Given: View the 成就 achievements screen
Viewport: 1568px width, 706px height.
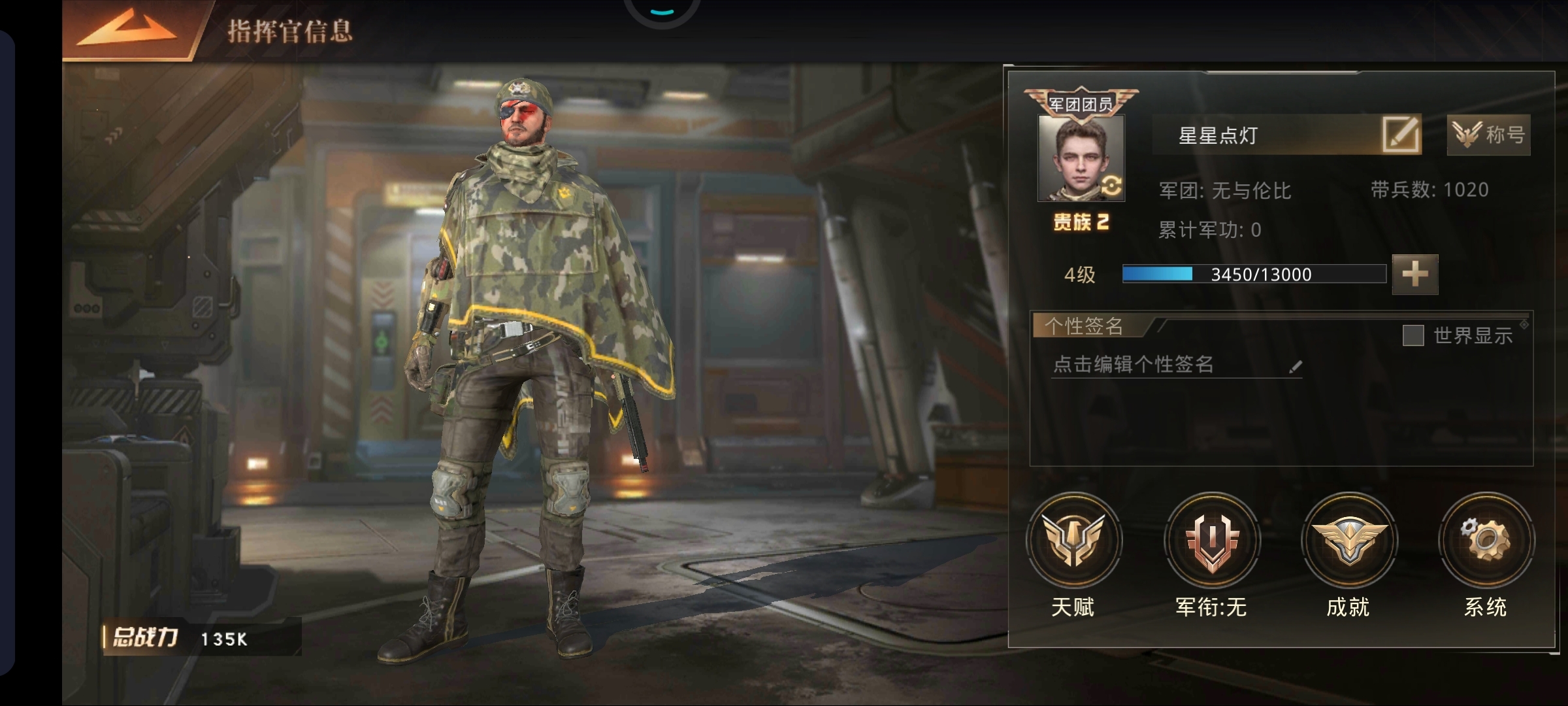Looking at the screenshot, I should click(1348, 540).
